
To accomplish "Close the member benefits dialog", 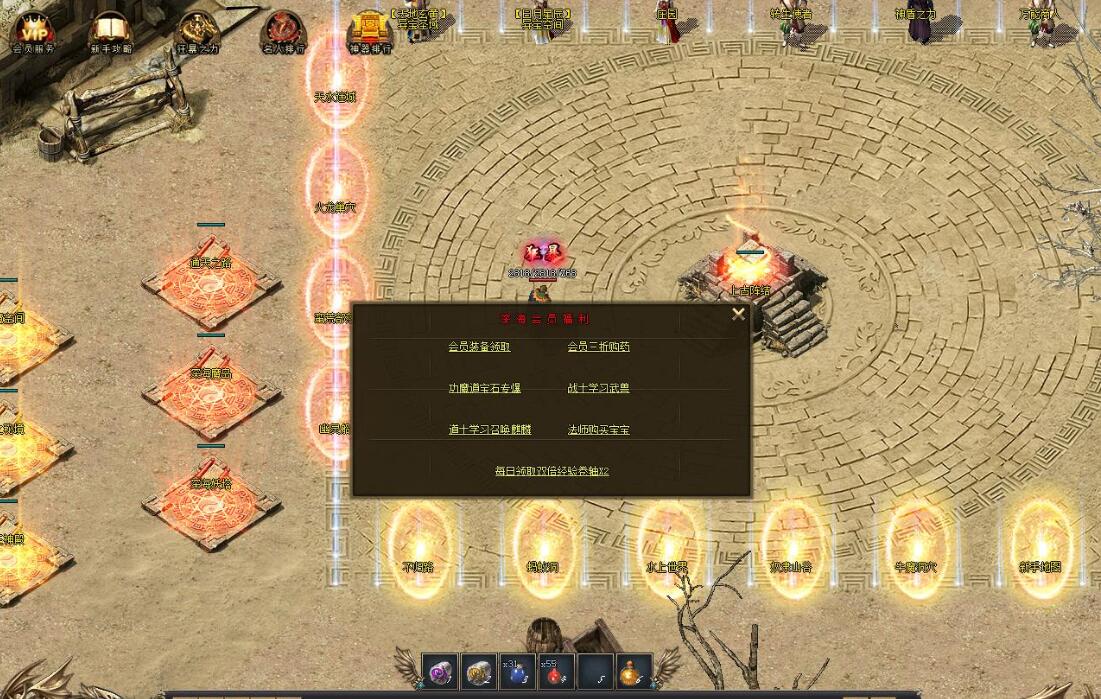I will 738,314.
